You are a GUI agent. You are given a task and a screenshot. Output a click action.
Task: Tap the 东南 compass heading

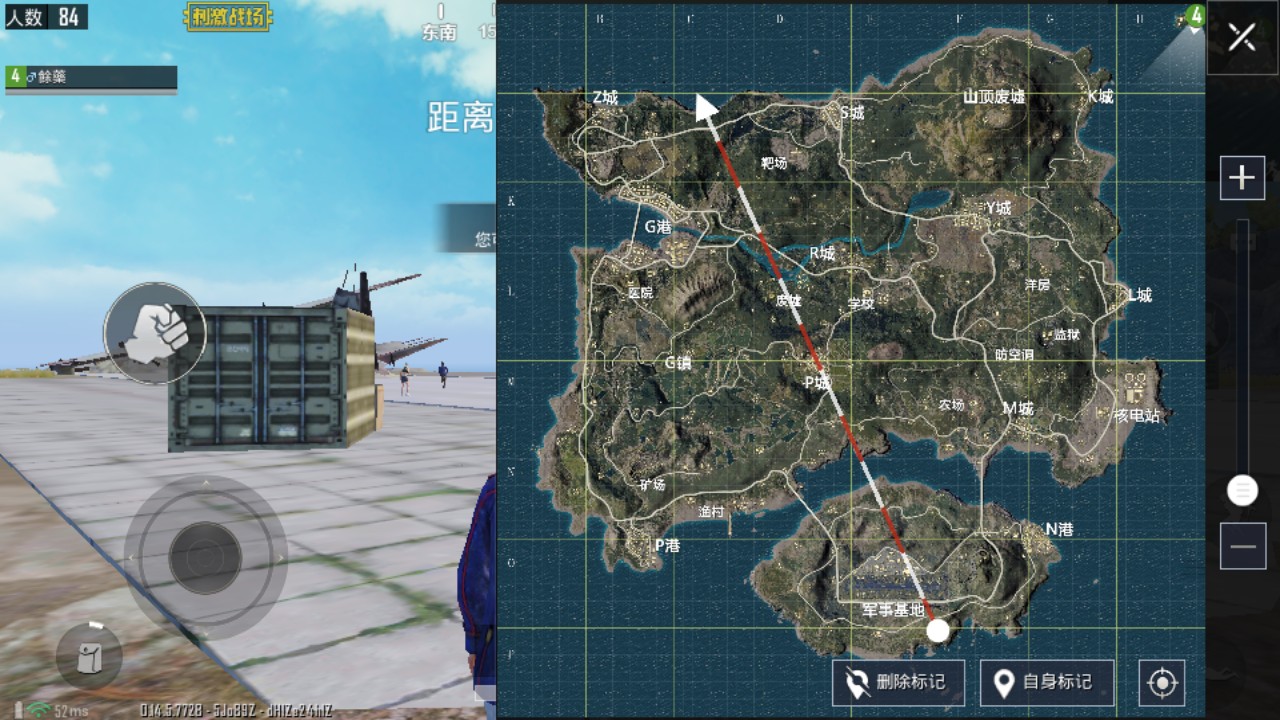click(440, 30)
